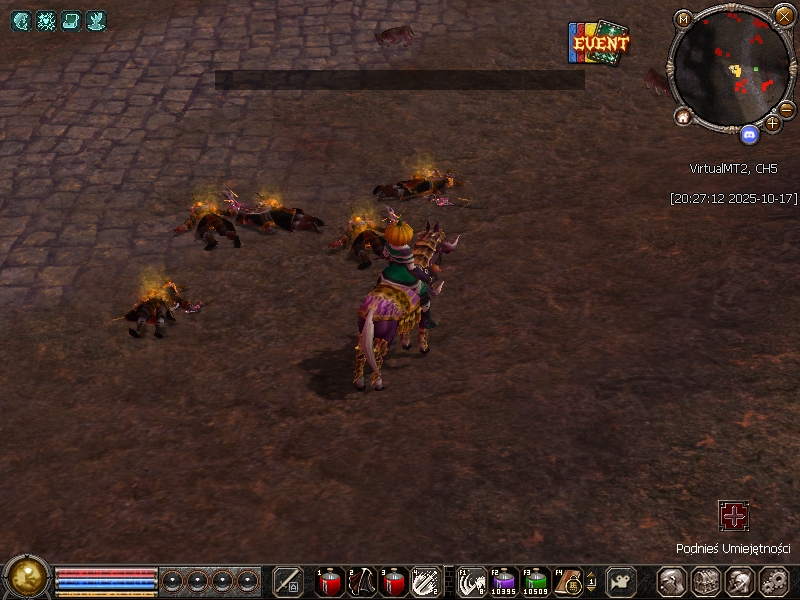Click the circular minimap display
This screenshot has height=600, width=800.
tap(733, 68)
